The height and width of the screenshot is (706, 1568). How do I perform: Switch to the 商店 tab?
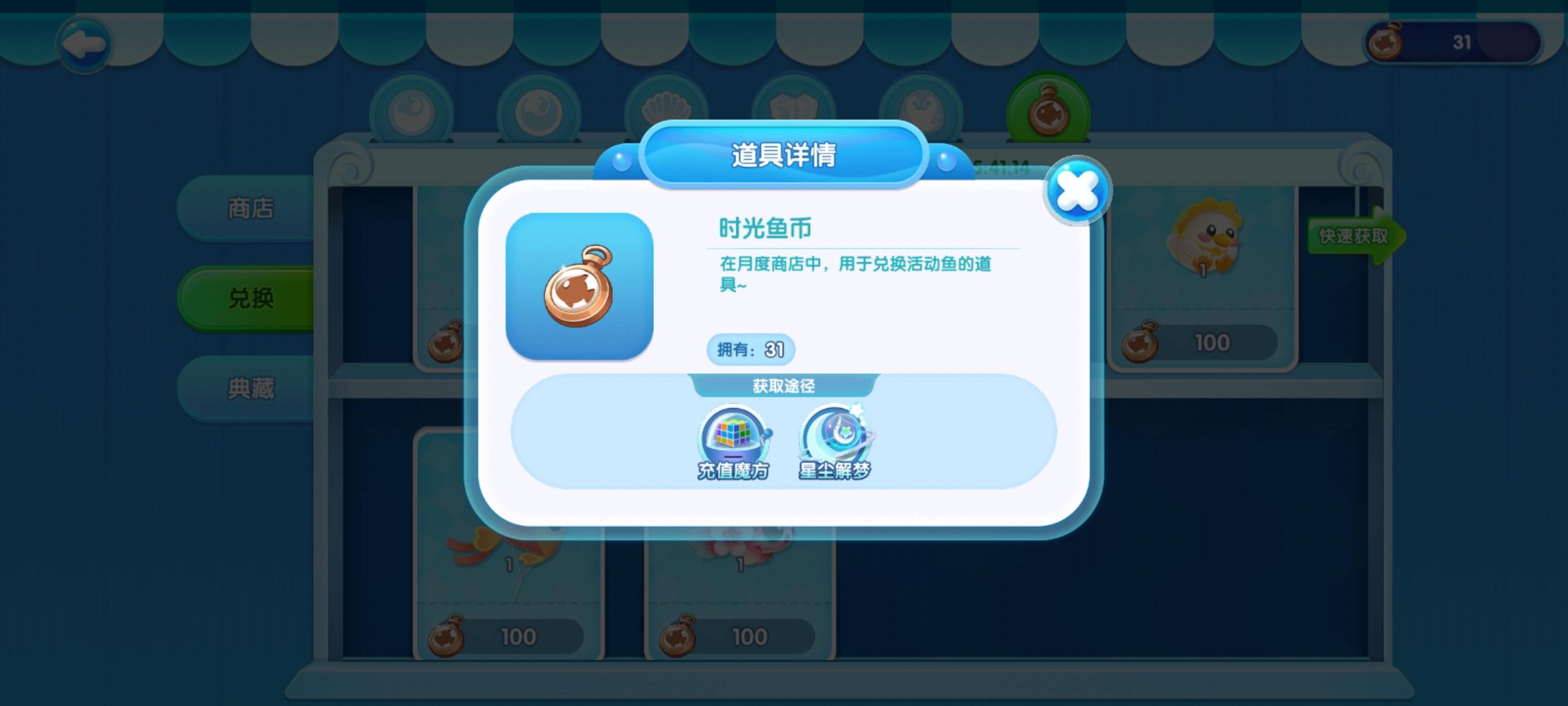click(x=250, y=208)
